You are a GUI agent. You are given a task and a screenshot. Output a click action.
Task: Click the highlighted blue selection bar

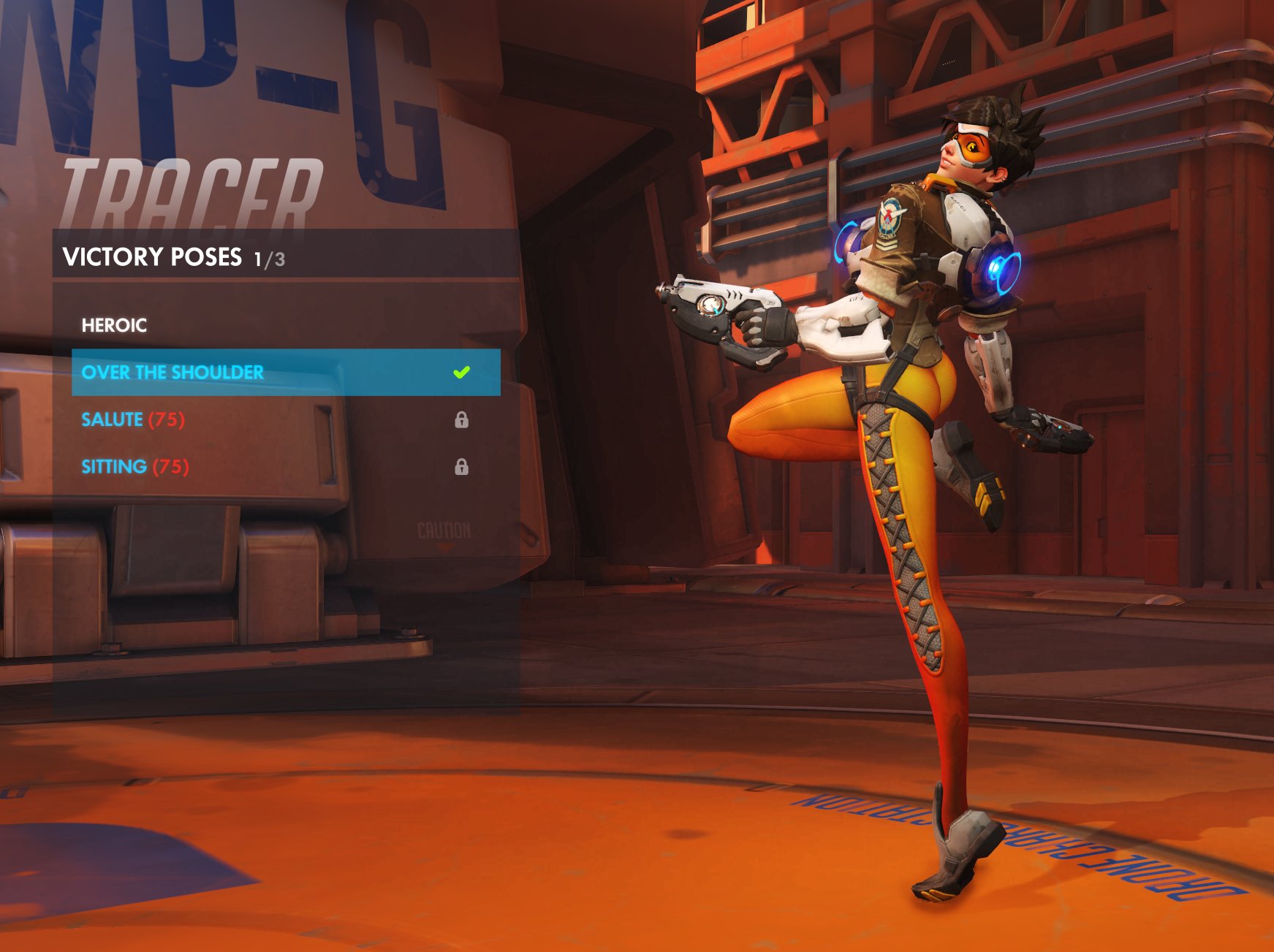(x=285, y=373)
